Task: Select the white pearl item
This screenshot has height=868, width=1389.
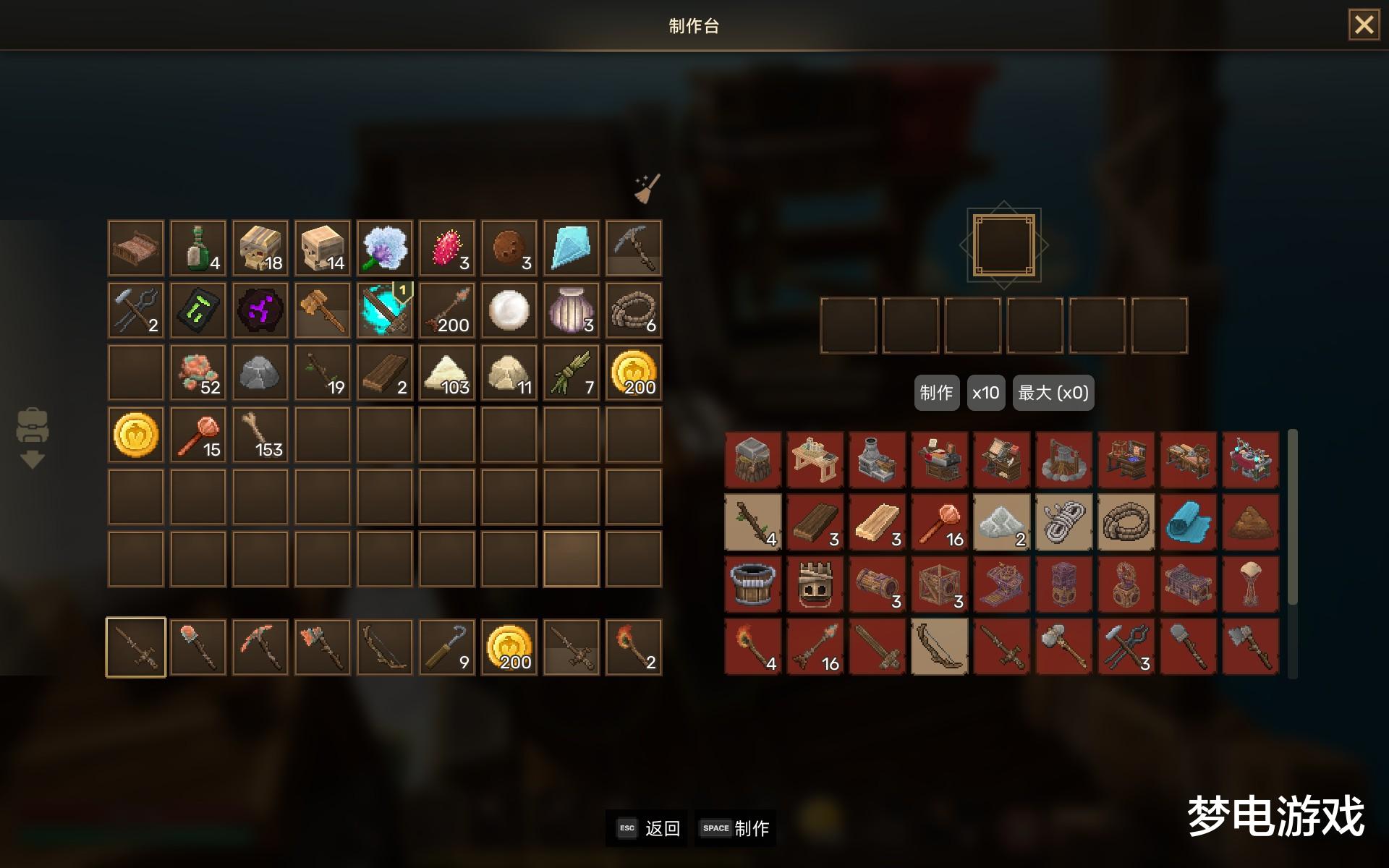Action: click(x=509, y=310)
